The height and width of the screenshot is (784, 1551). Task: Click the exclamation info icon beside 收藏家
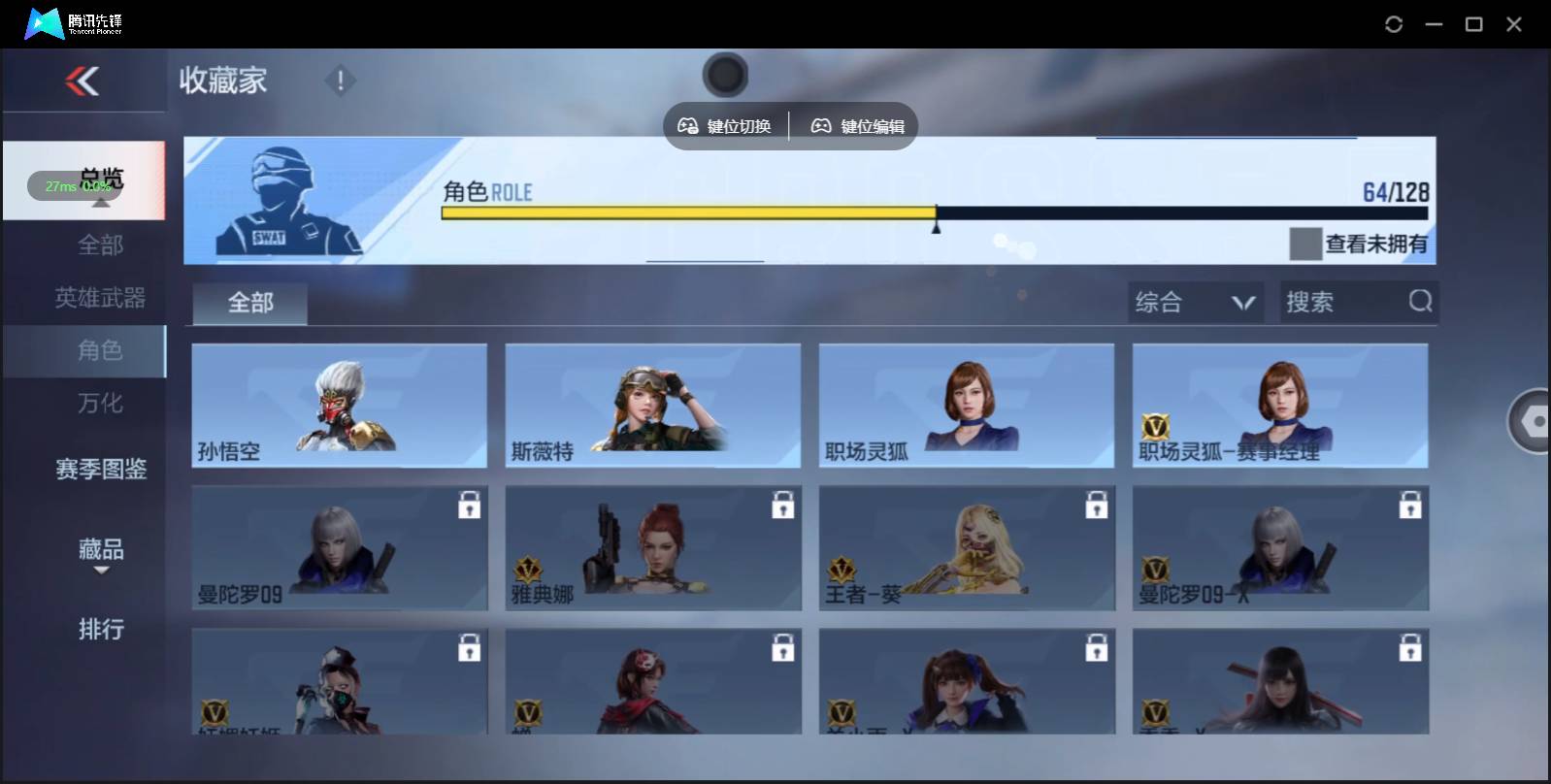(340, 82)
